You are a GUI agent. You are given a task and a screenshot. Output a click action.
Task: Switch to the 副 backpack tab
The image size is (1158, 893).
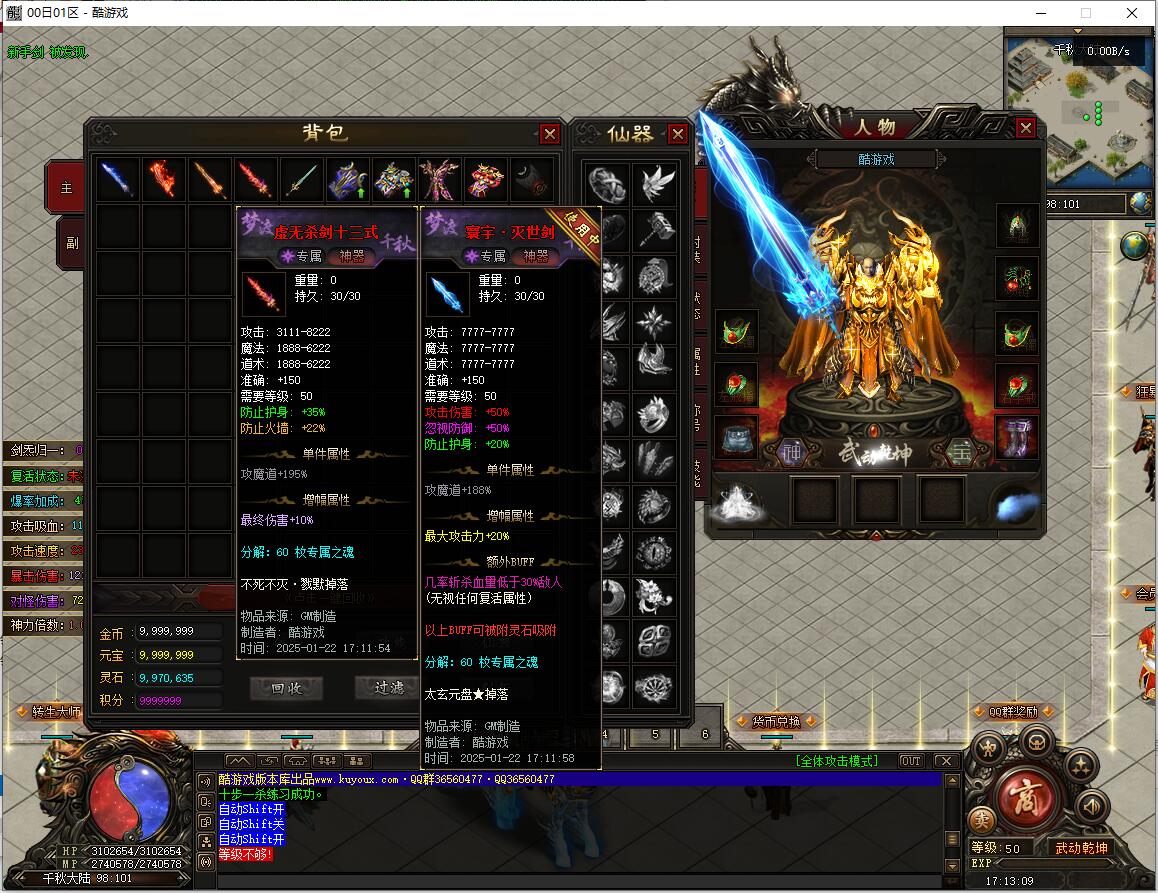pyautogui.click(x=70, y=242)
